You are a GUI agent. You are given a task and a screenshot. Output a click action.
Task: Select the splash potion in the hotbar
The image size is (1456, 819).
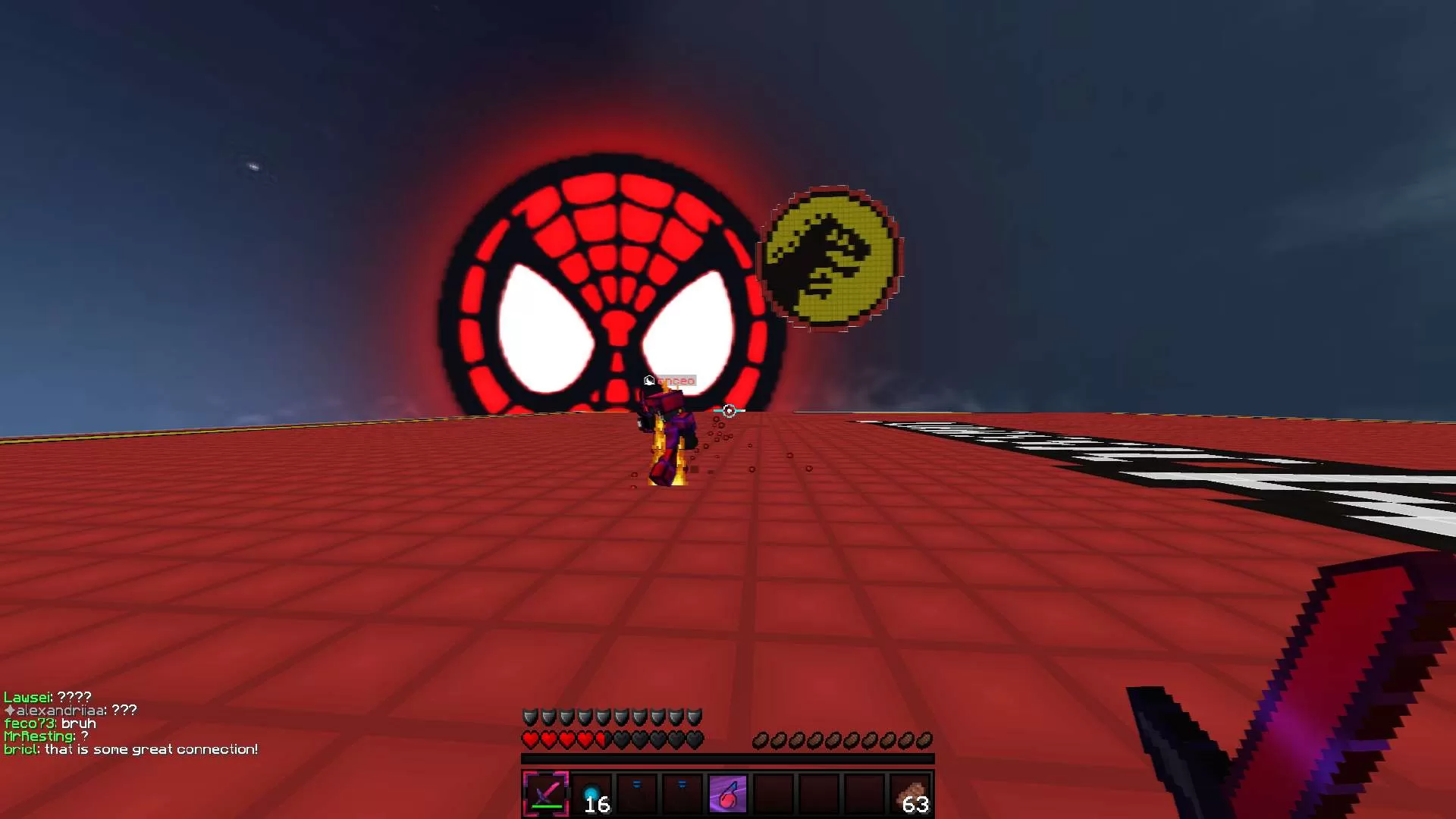tap(728, 794)
